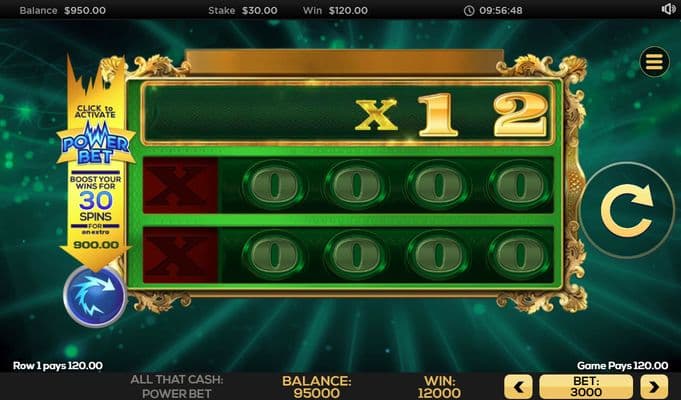Toggle the sound speaker icon

(x=668, y=9)
